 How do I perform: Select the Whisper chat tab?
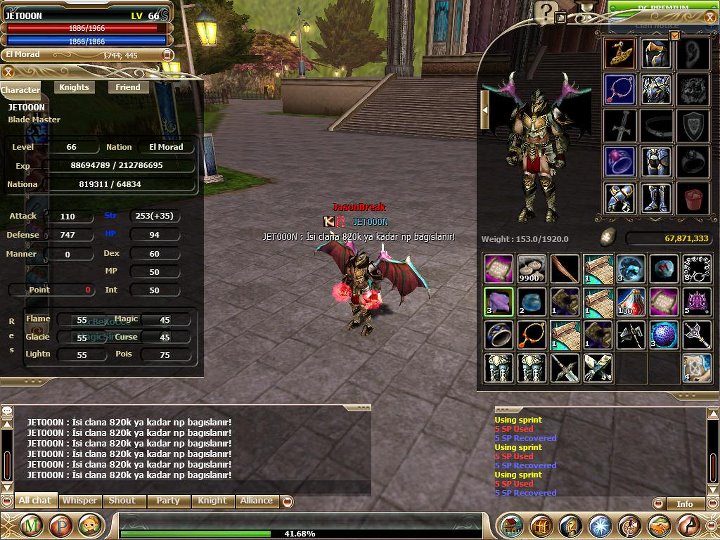coord(80,500)
